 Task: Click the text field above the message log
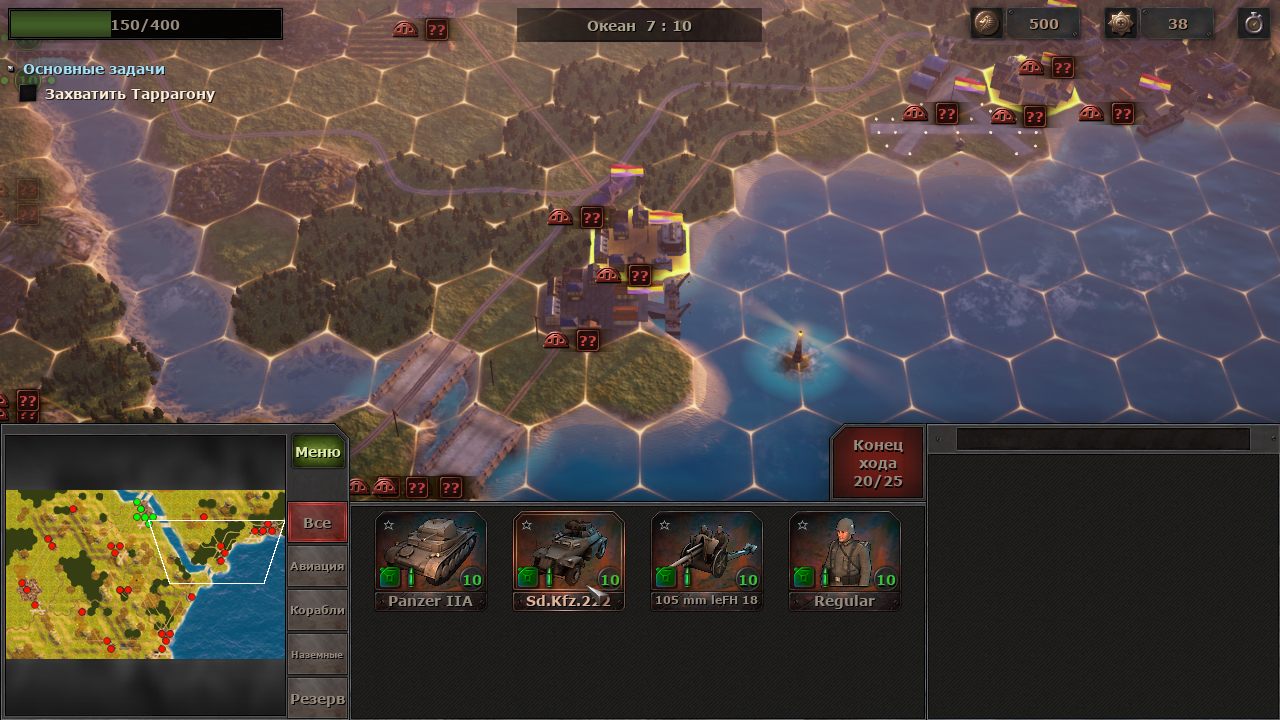1102,439
